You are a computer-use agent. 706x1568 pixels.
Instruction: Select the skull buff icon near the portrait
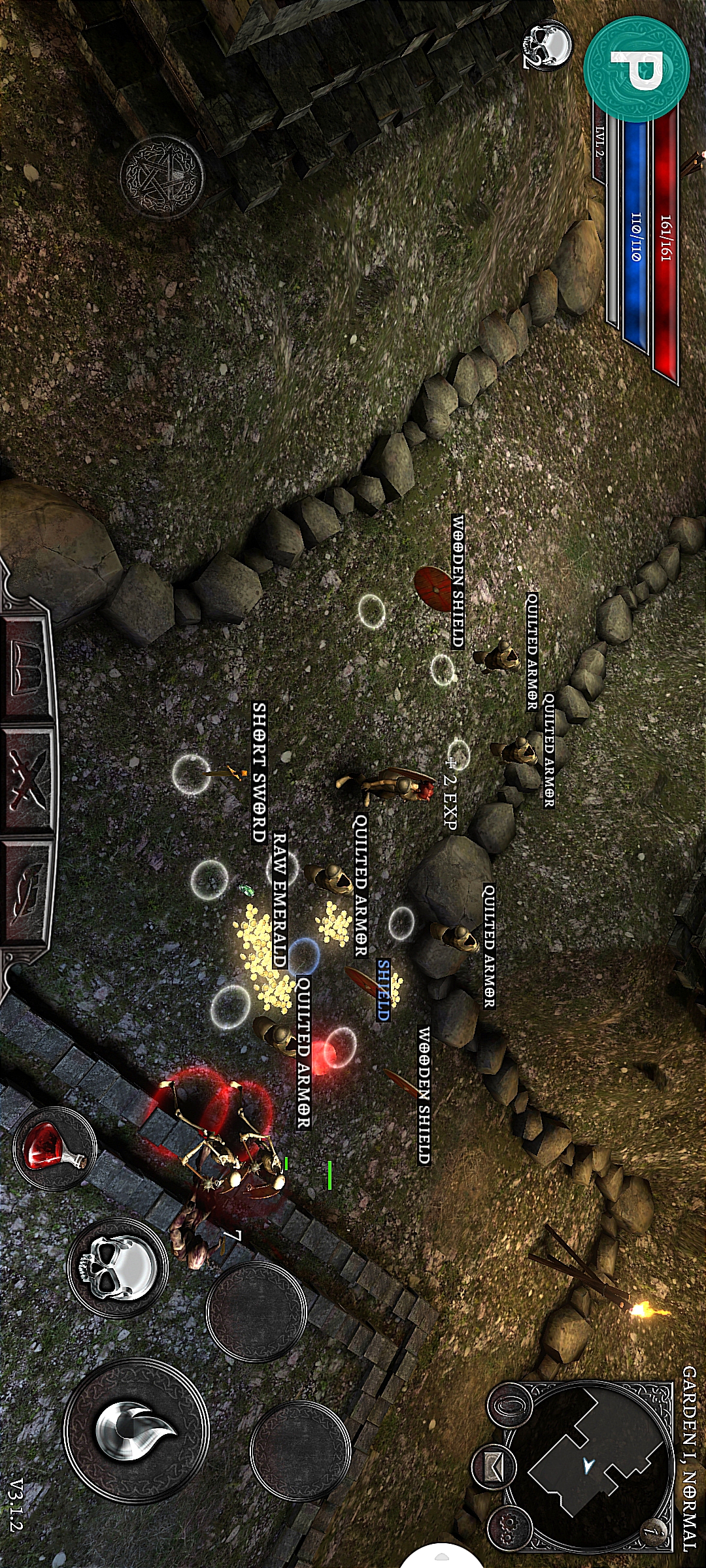pos(548,44)
